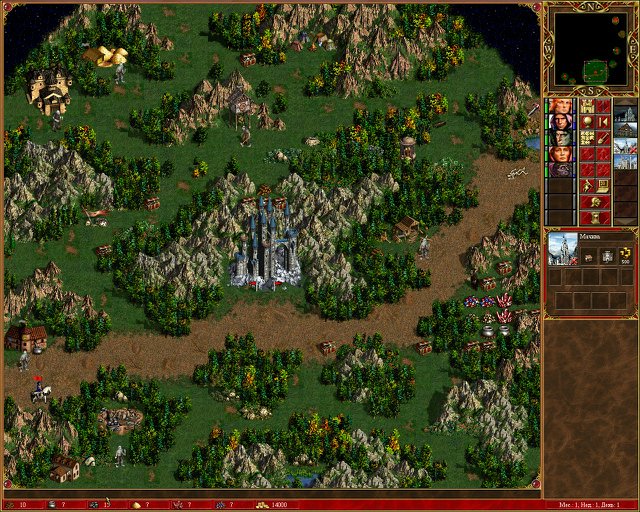The width and height of the screenshot is (640, 512).
Task: Open Kingdom Overview with the castle icon
Action: click(587, 105)
